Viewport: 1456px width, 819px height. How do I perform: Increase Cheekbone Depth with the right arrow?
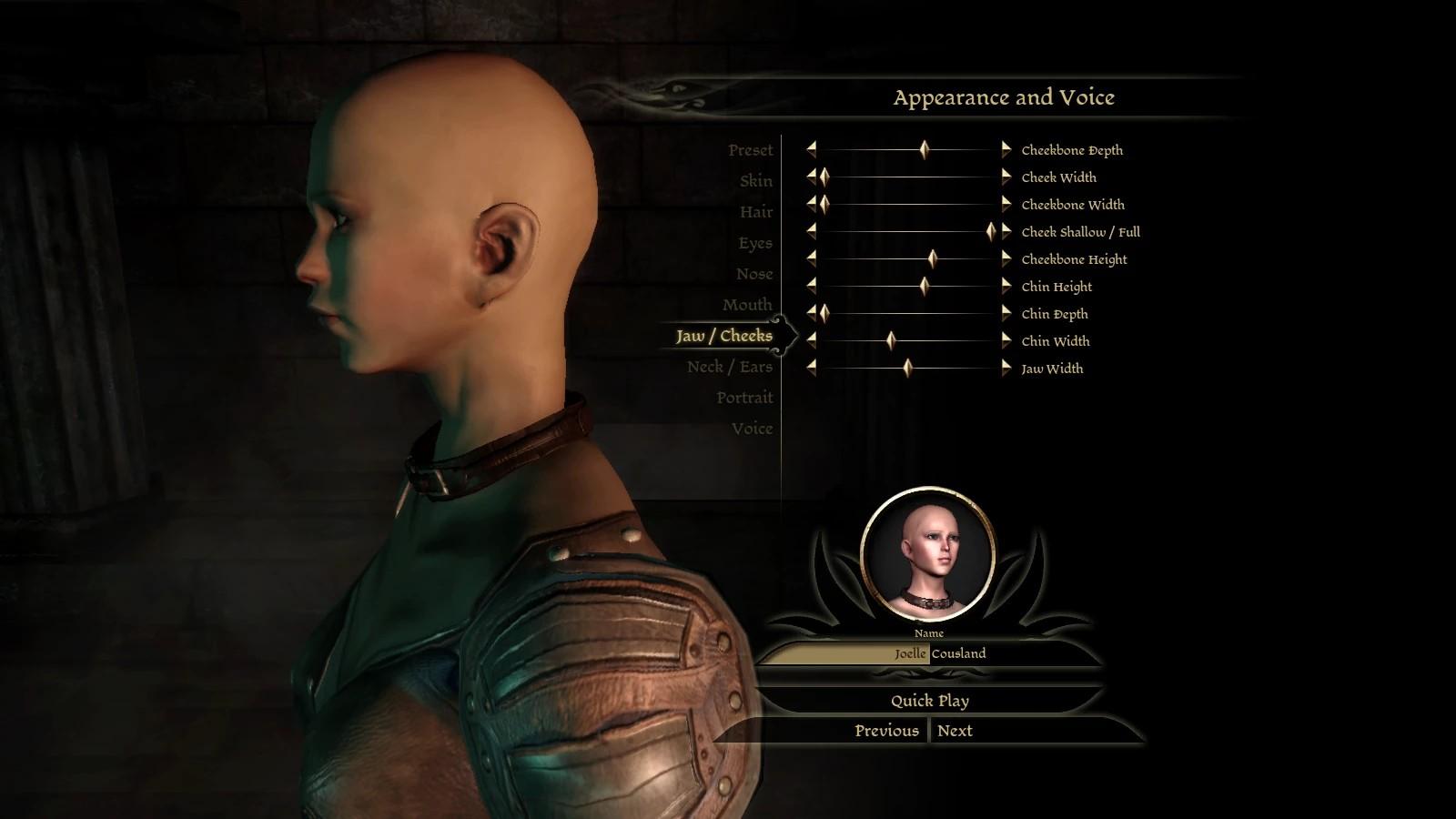pyautogui.click(x=1006, y=149)
